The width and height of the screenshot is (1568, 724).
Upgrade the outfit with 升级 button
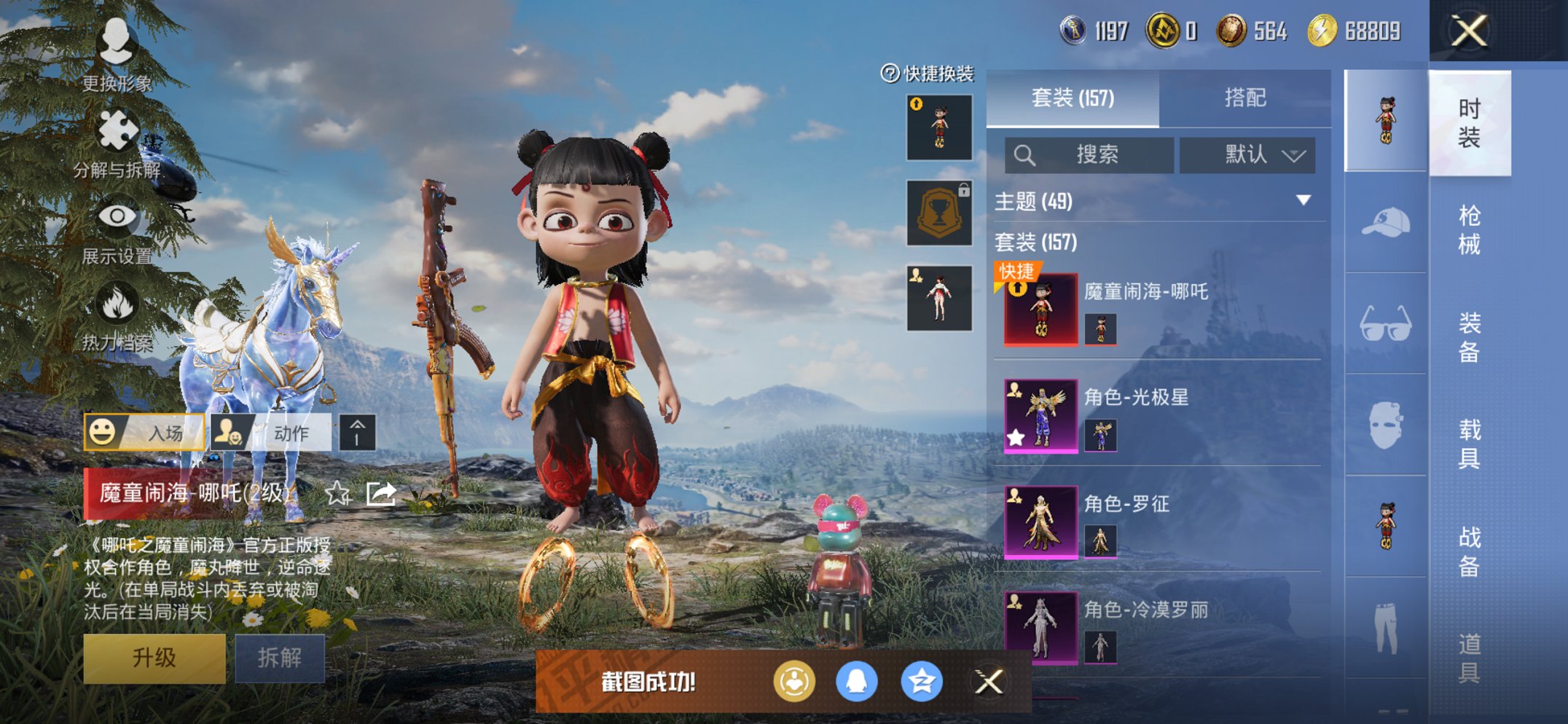(x=154, y=658)
